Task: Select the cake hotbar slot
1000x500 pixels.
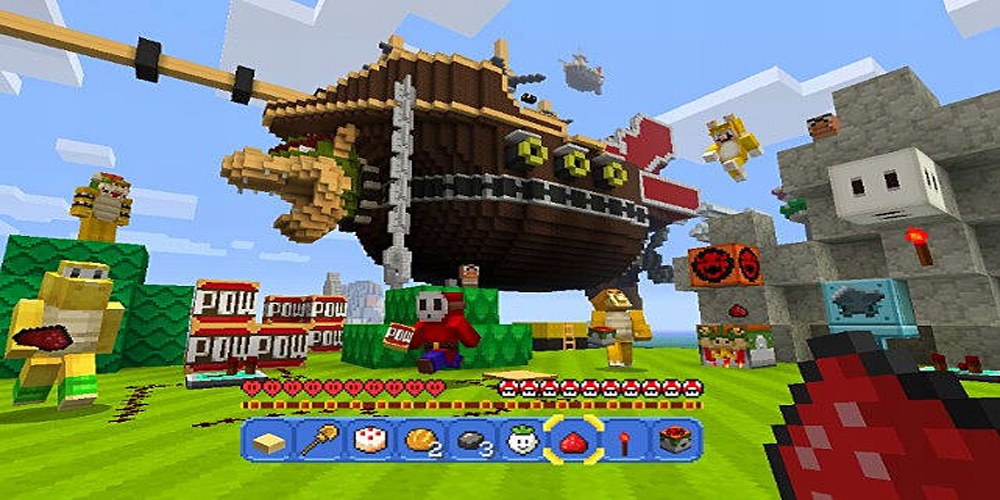Action: (x=370, y=440)
